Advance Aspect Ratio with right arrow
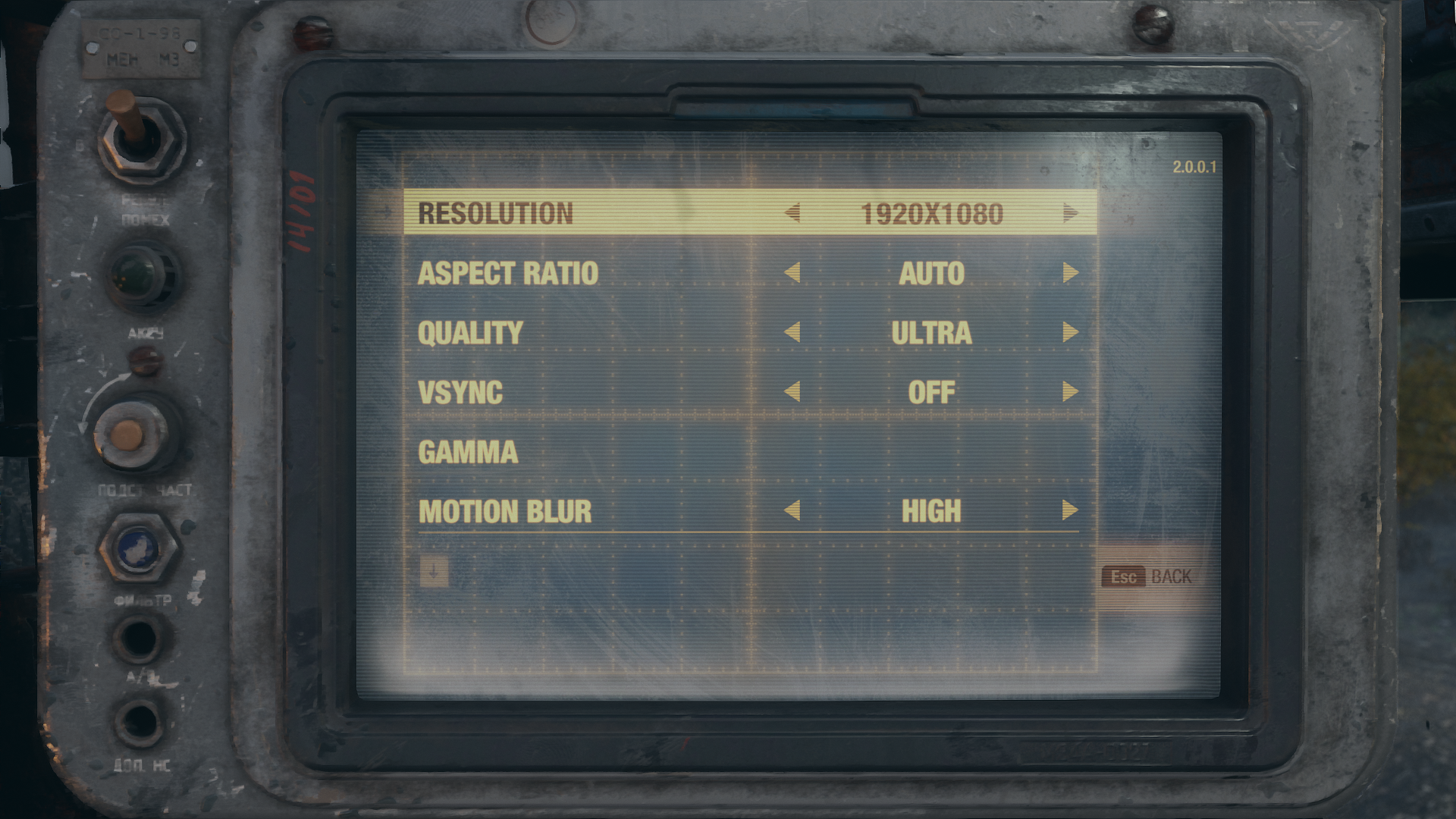This screenshot has height=819, width=1456. tap(1070, 272)
